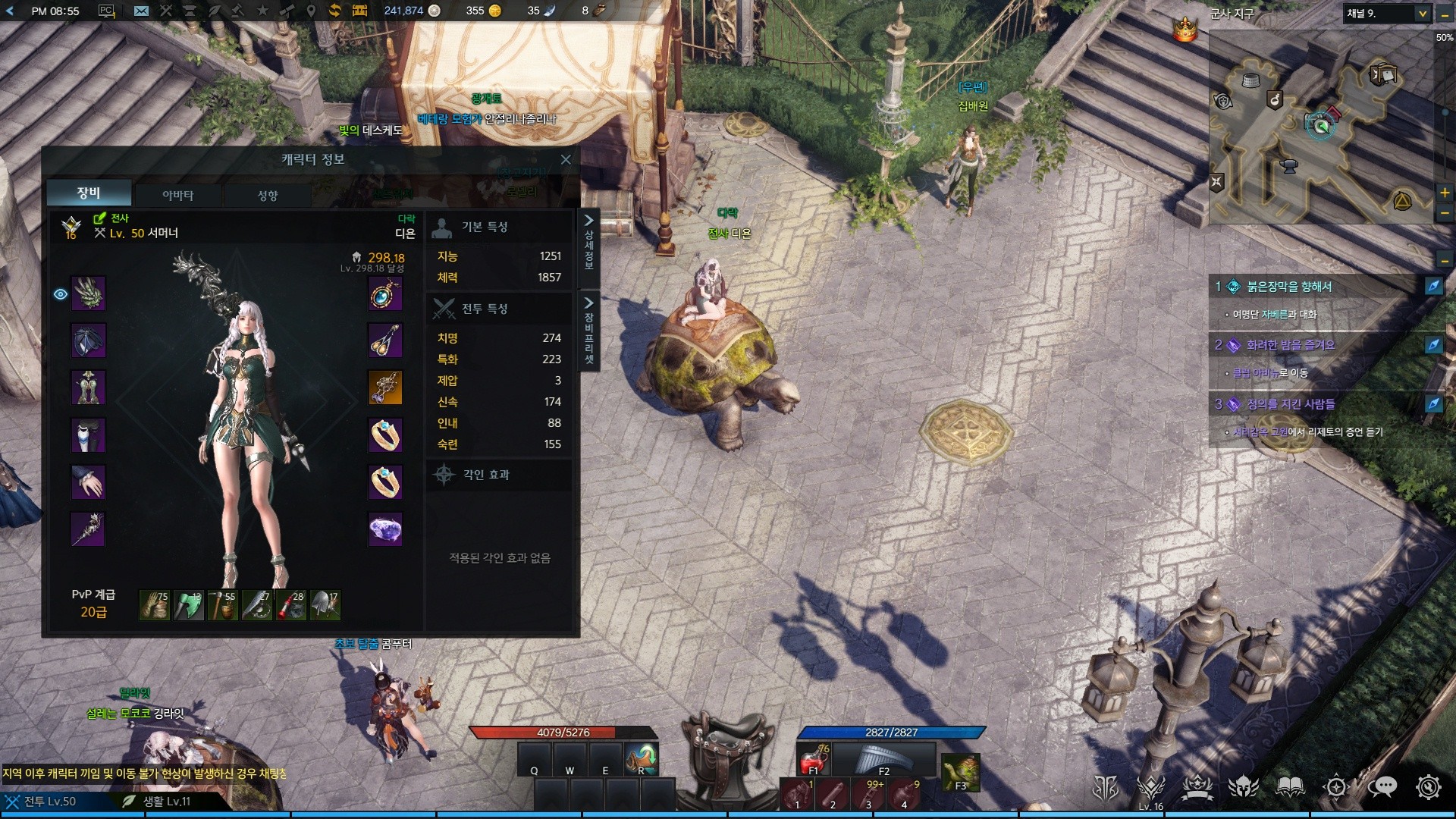Select the necklace equipment slot
Screen dimensions: 1456x819
tap(385, 293)
